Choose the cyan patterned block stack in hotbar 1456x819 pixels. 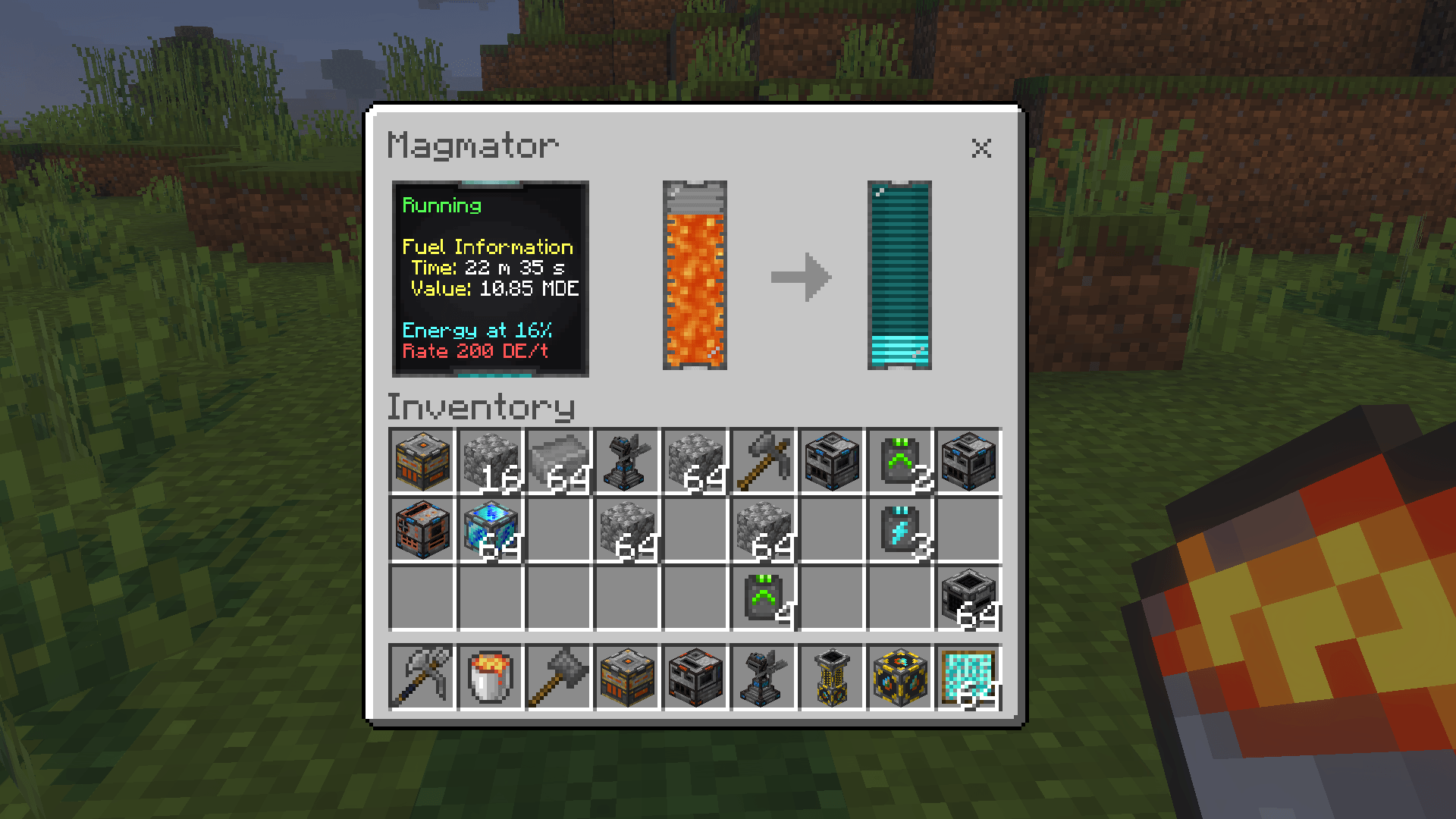click(968, 677)
